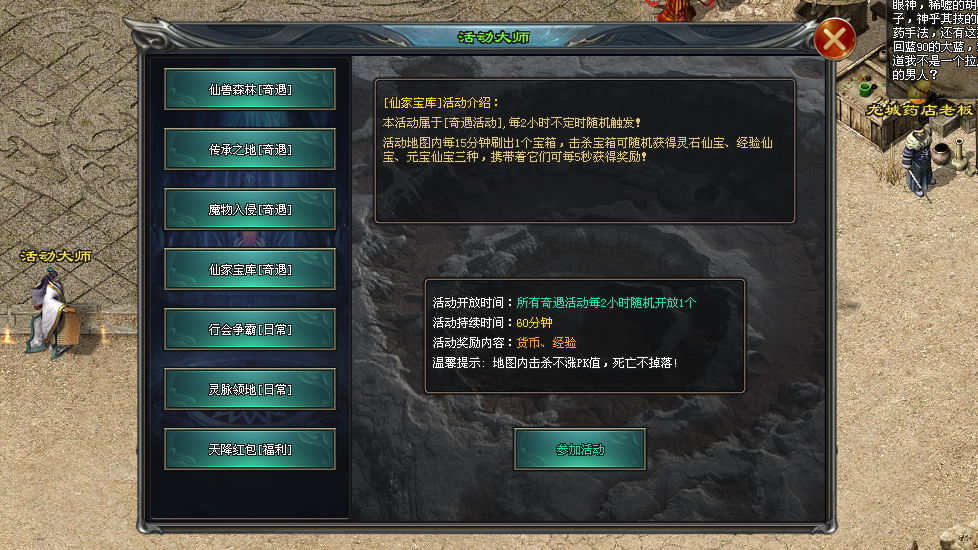This screenshot has height=550, width=978.
Task: Click the 参加活动 join button
Action: pos(580,449)
